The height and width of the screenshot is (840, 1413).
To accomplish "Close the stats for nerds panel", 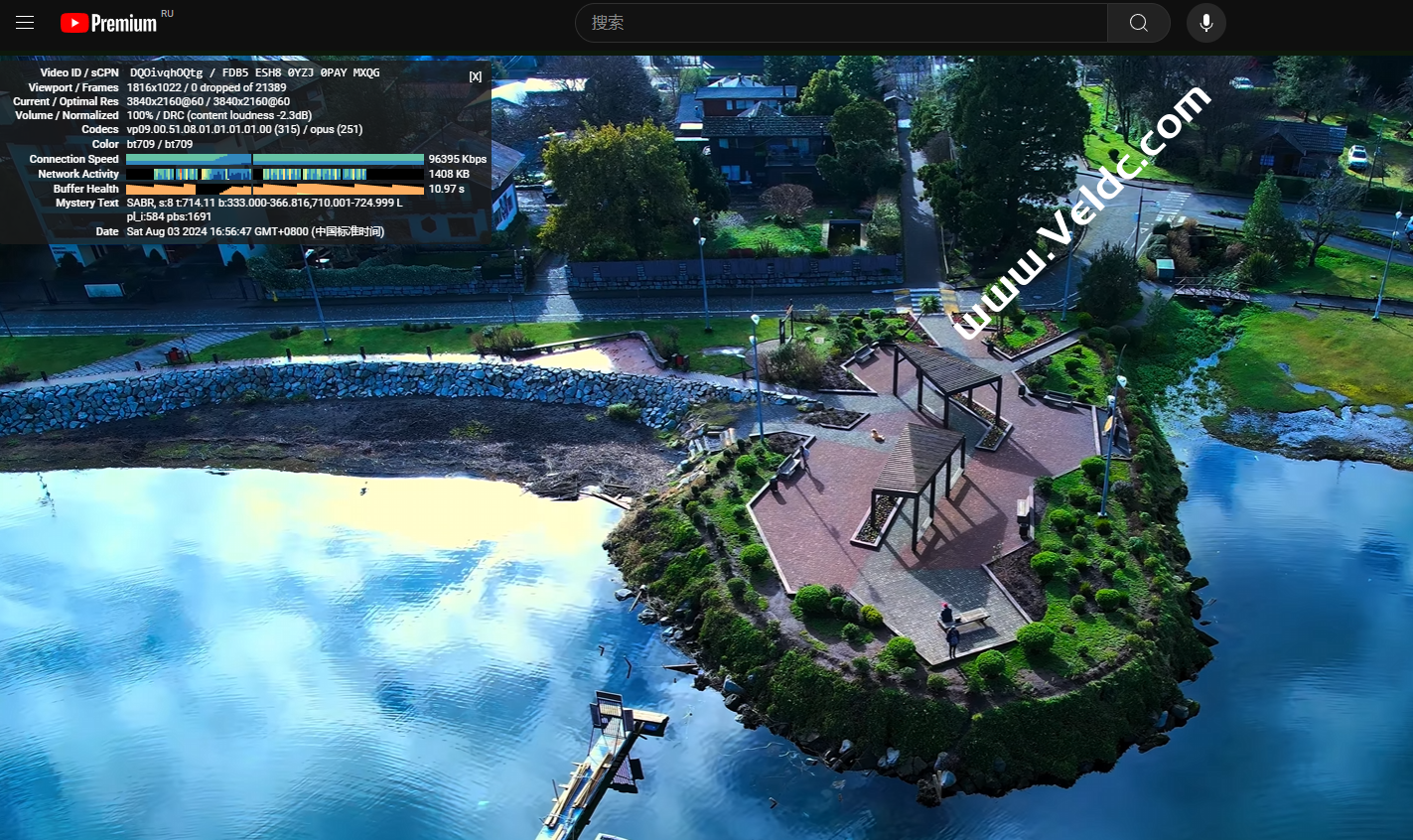I will (x=476, y=76).
